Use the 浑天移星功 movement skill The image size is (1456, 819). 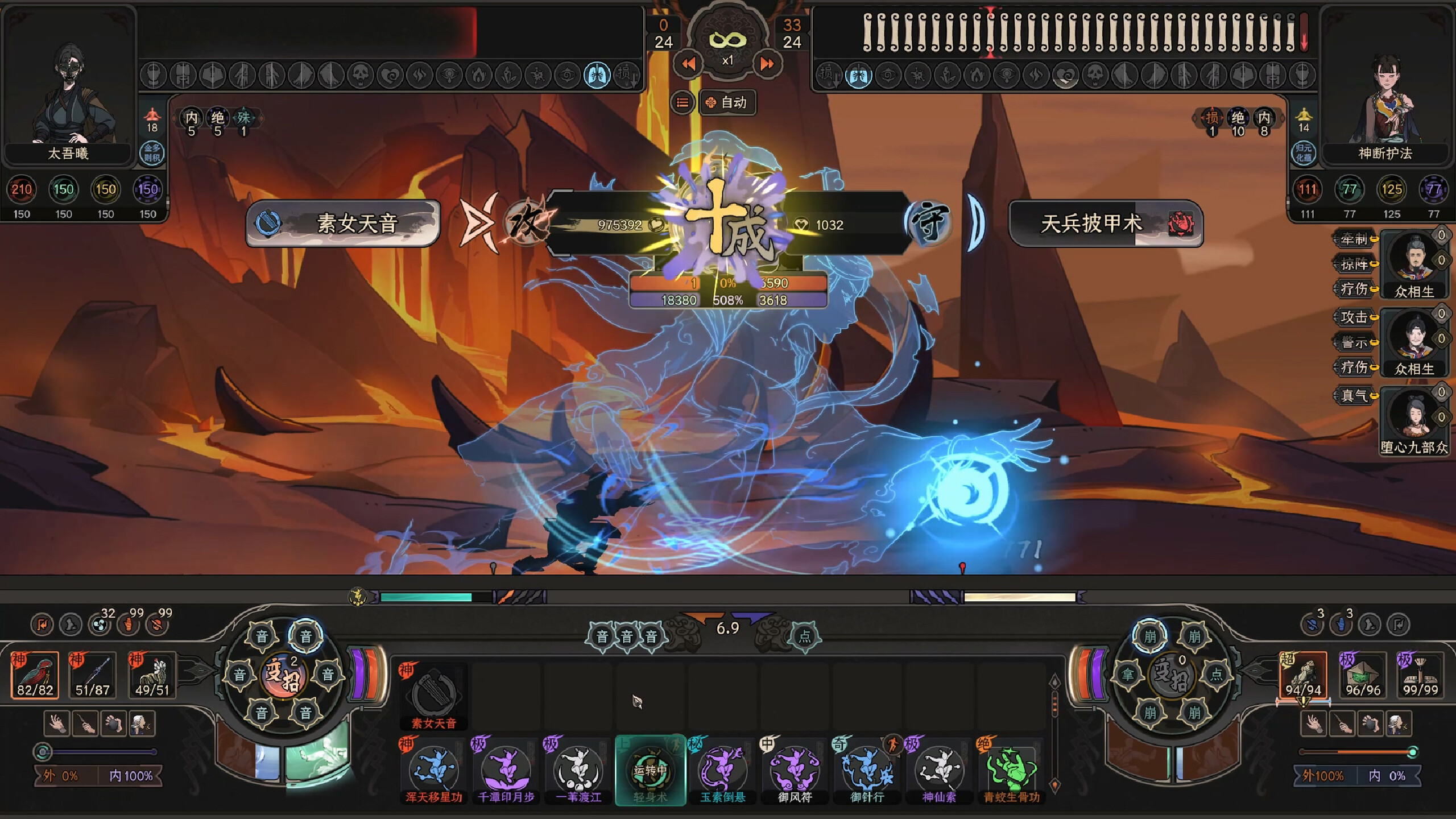coord(433,770)
